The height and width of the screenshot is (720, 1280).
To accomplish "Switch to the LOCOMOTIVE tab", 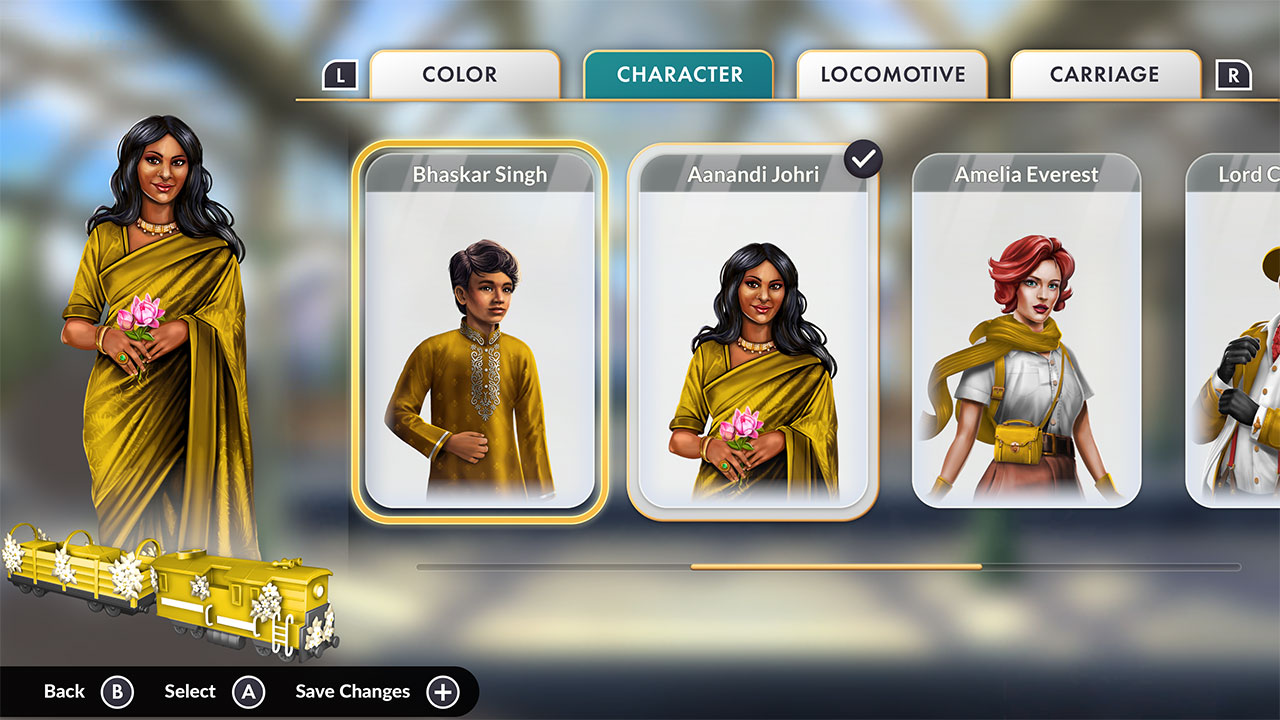I will click(x=892, y=73).
